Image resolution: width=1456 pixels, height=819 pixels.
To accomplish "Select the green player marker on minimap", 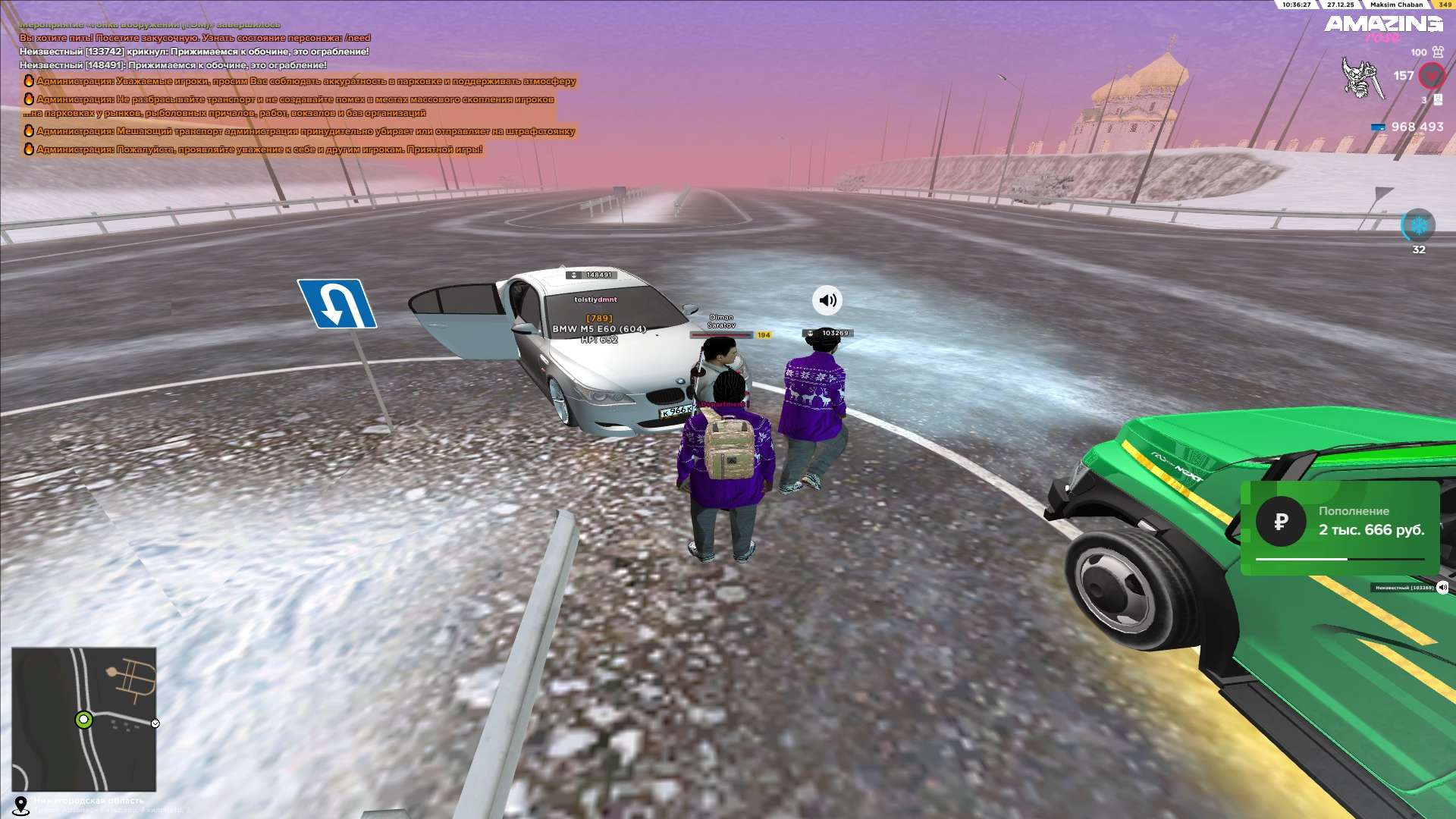I will (x=83, y=720).
